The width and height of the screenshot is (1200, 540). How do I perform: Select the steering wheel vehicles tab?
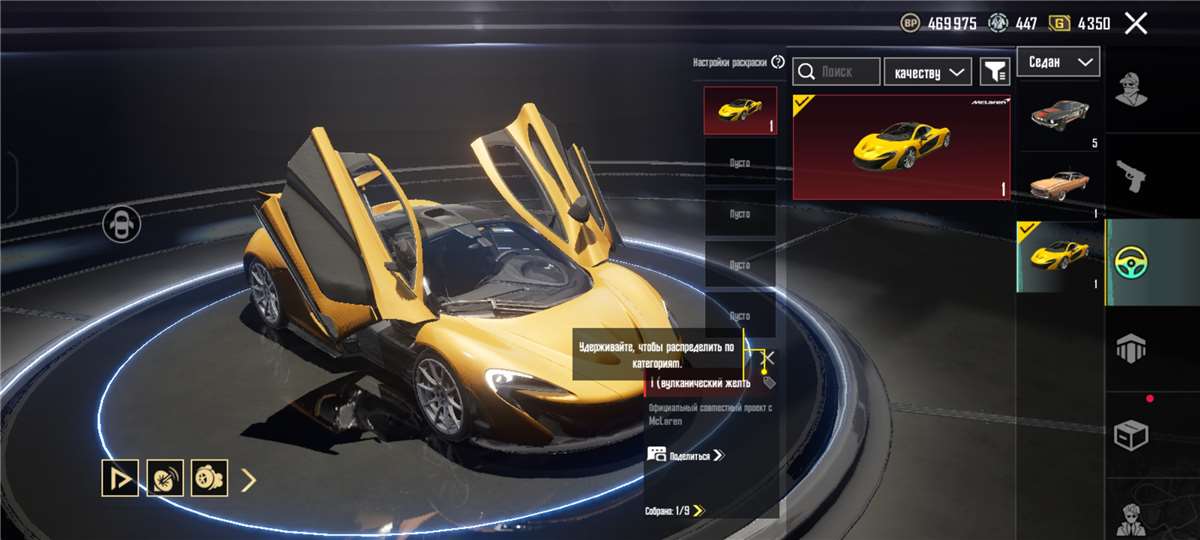click(x=1131, y=262)
